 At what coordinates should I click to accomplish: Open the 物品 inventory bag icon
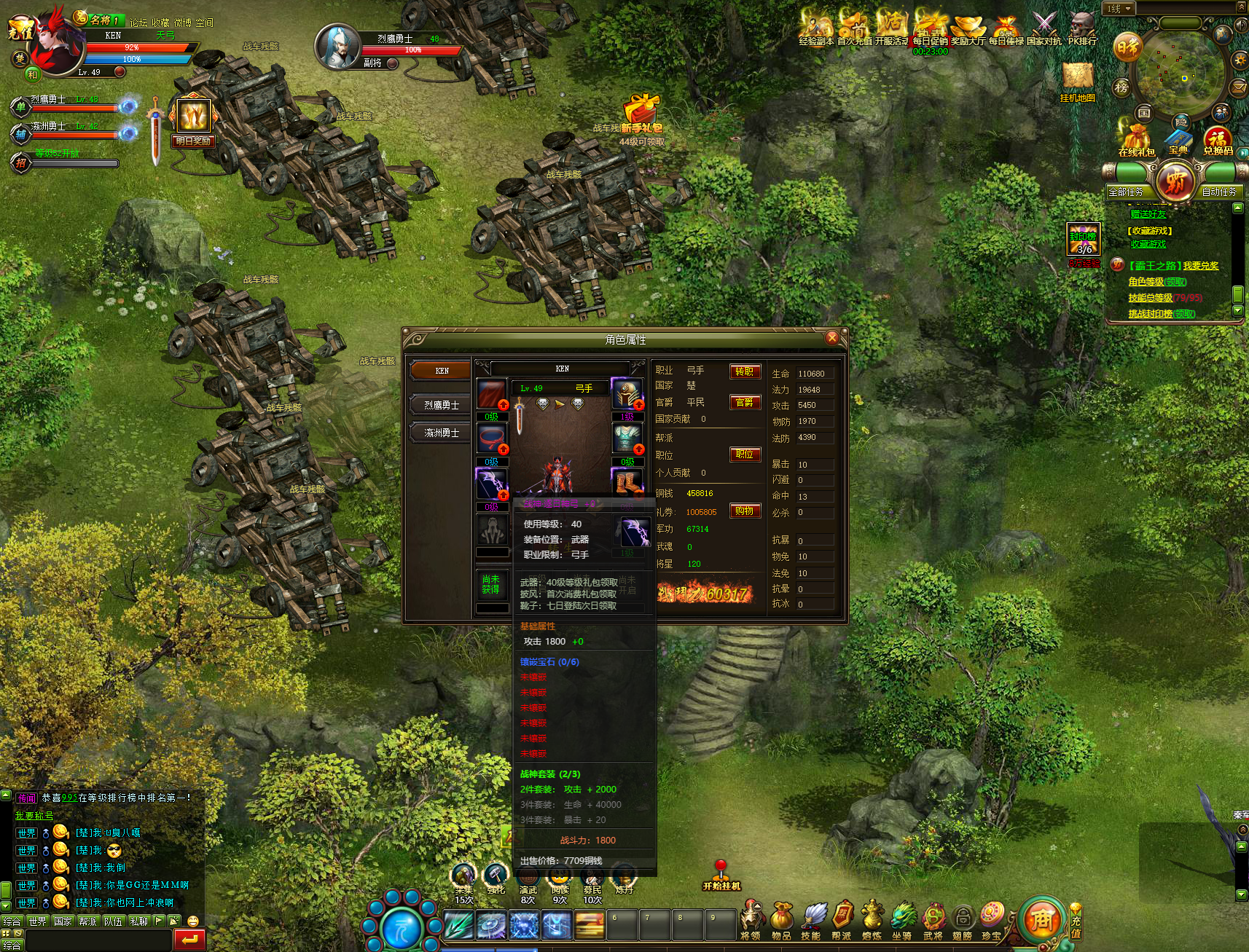click(781, 919)
